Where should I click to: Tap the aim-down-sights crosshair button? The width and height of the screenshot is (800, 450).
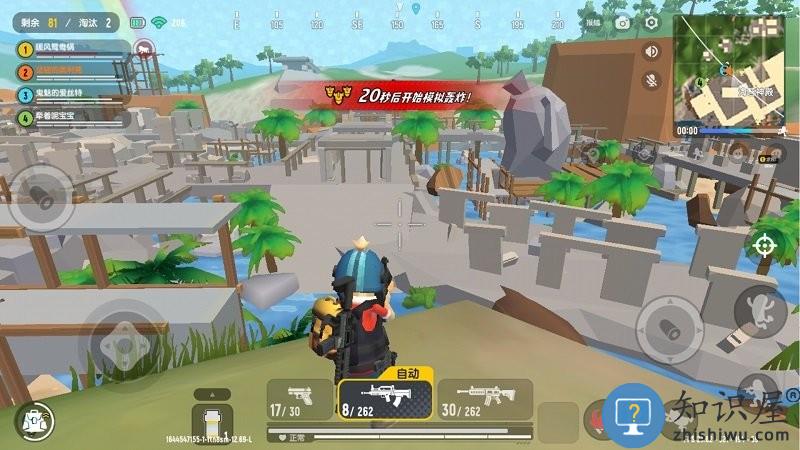coord(764,244)
